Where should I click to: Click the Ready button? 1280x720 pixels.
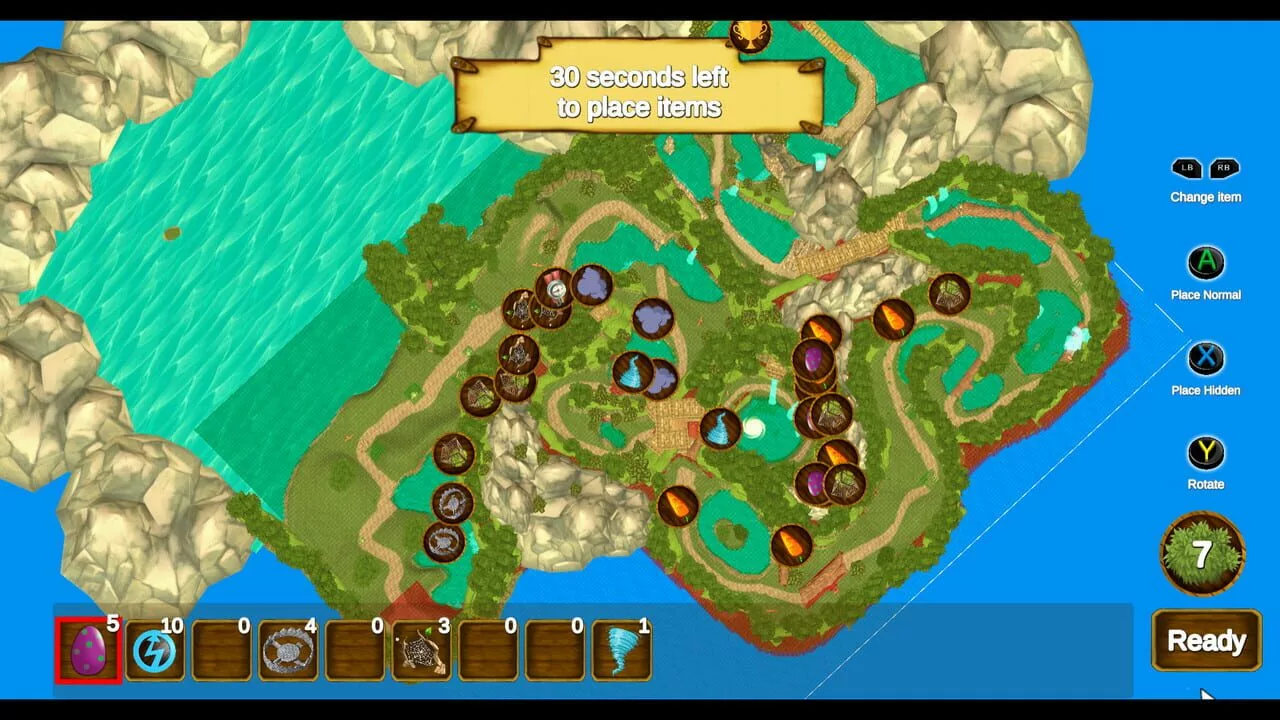click(x=1205, y=641)
